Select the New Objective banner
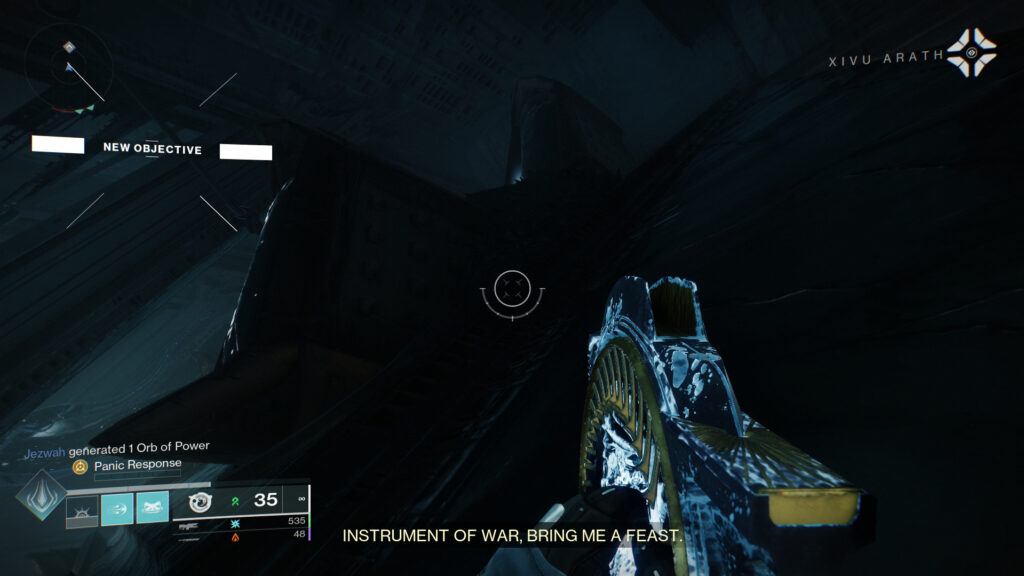This screenshot has height=576, width=1024. pyautogui.click(x=152, y=149)
